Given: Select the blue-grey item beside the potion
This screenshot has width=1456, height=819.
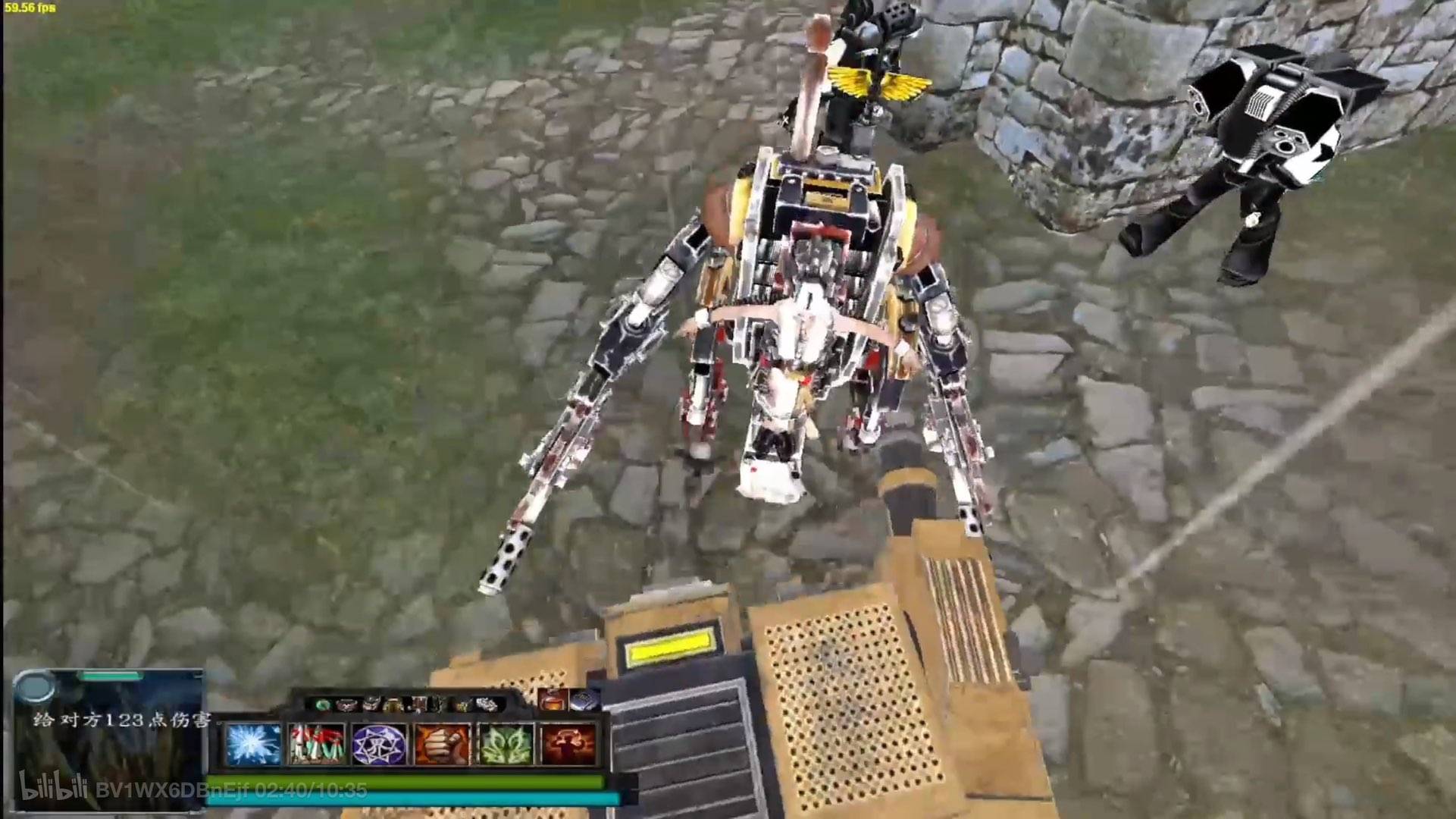Looking at the screenshot, I should (x=584, y=701).
